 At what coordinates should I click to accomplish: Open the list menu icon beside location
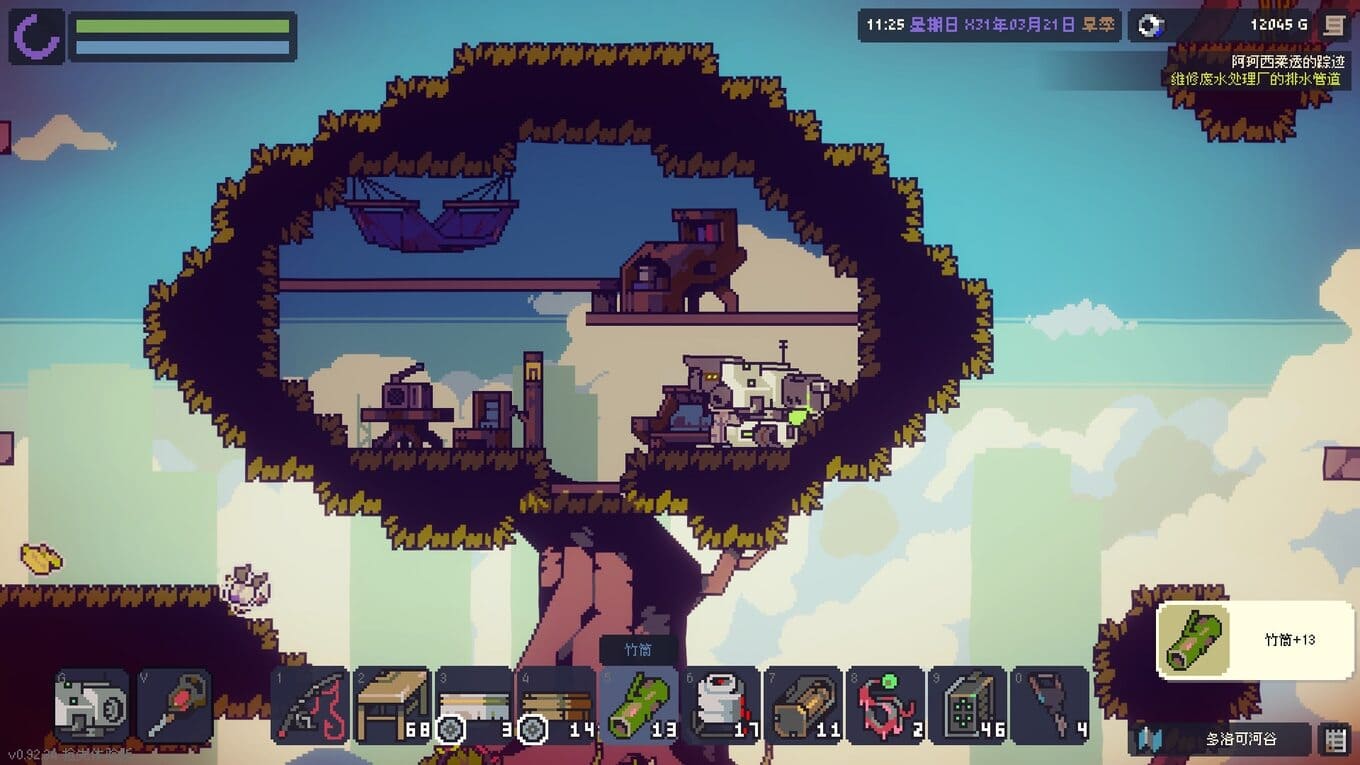click(x=1334, y=740)
